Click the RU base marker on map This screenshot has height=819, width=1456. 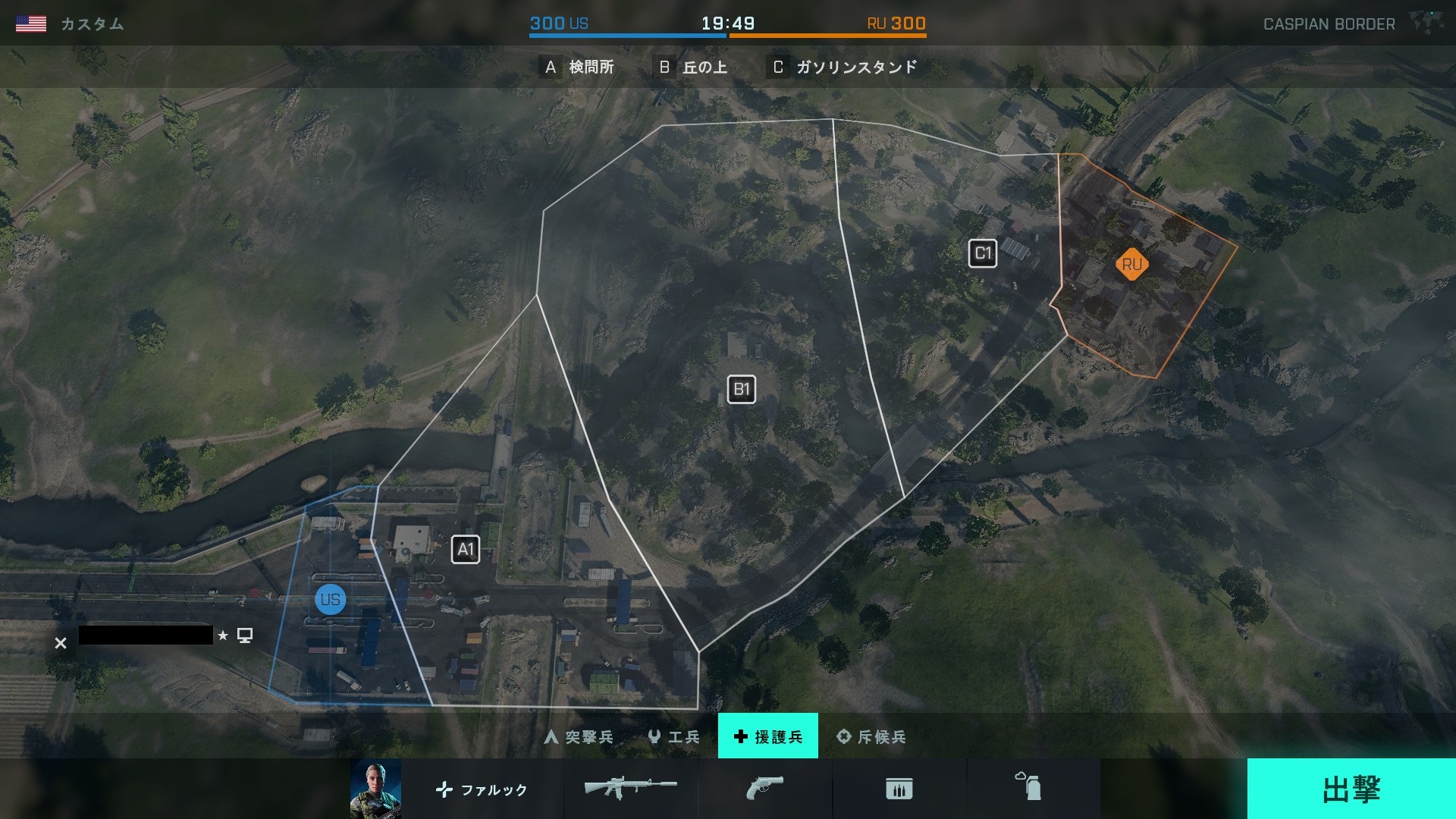click(x=1131, y=265)
